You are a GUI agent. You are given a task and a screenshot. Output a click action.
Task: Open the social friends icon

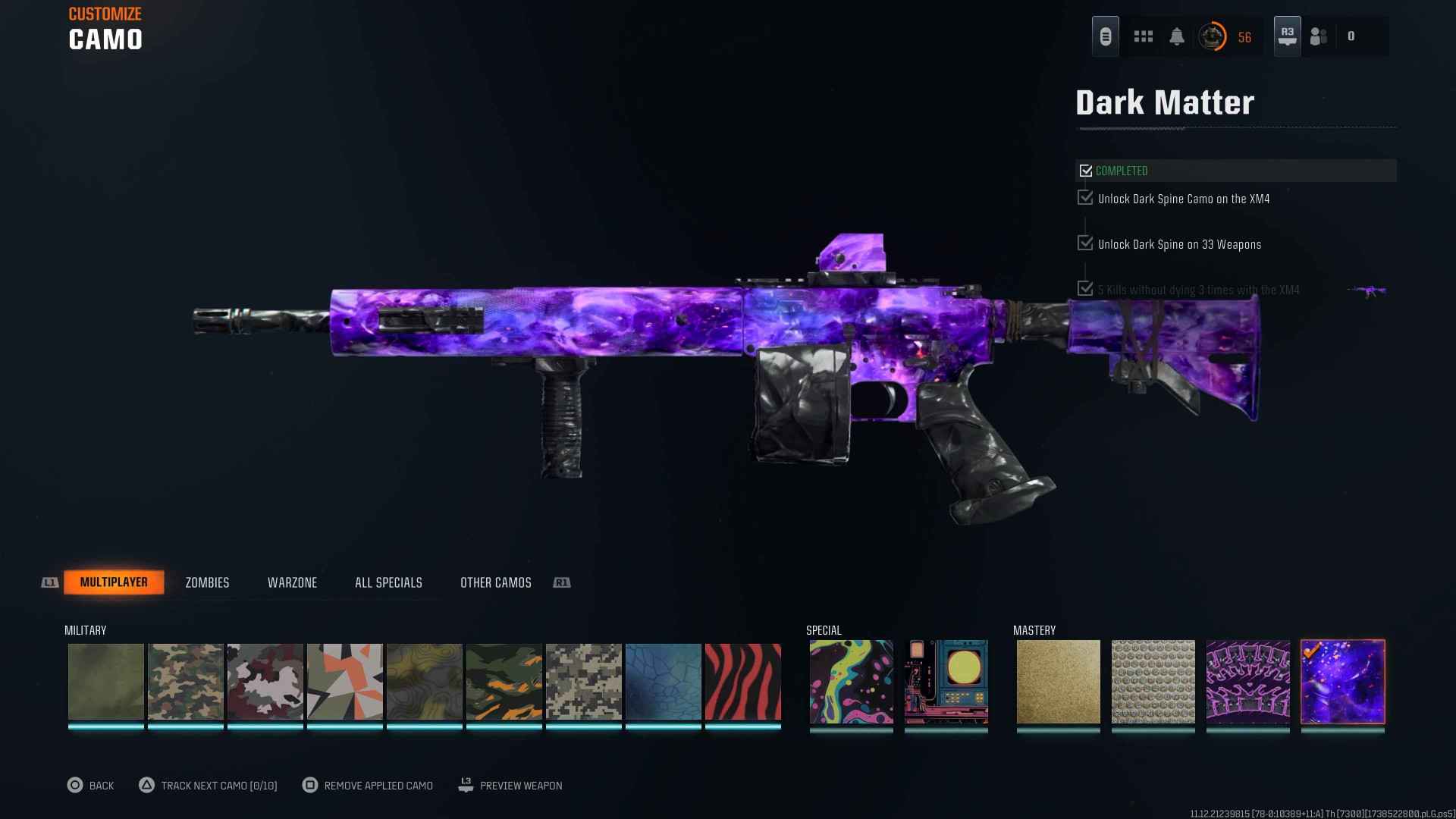[1319, 36]
